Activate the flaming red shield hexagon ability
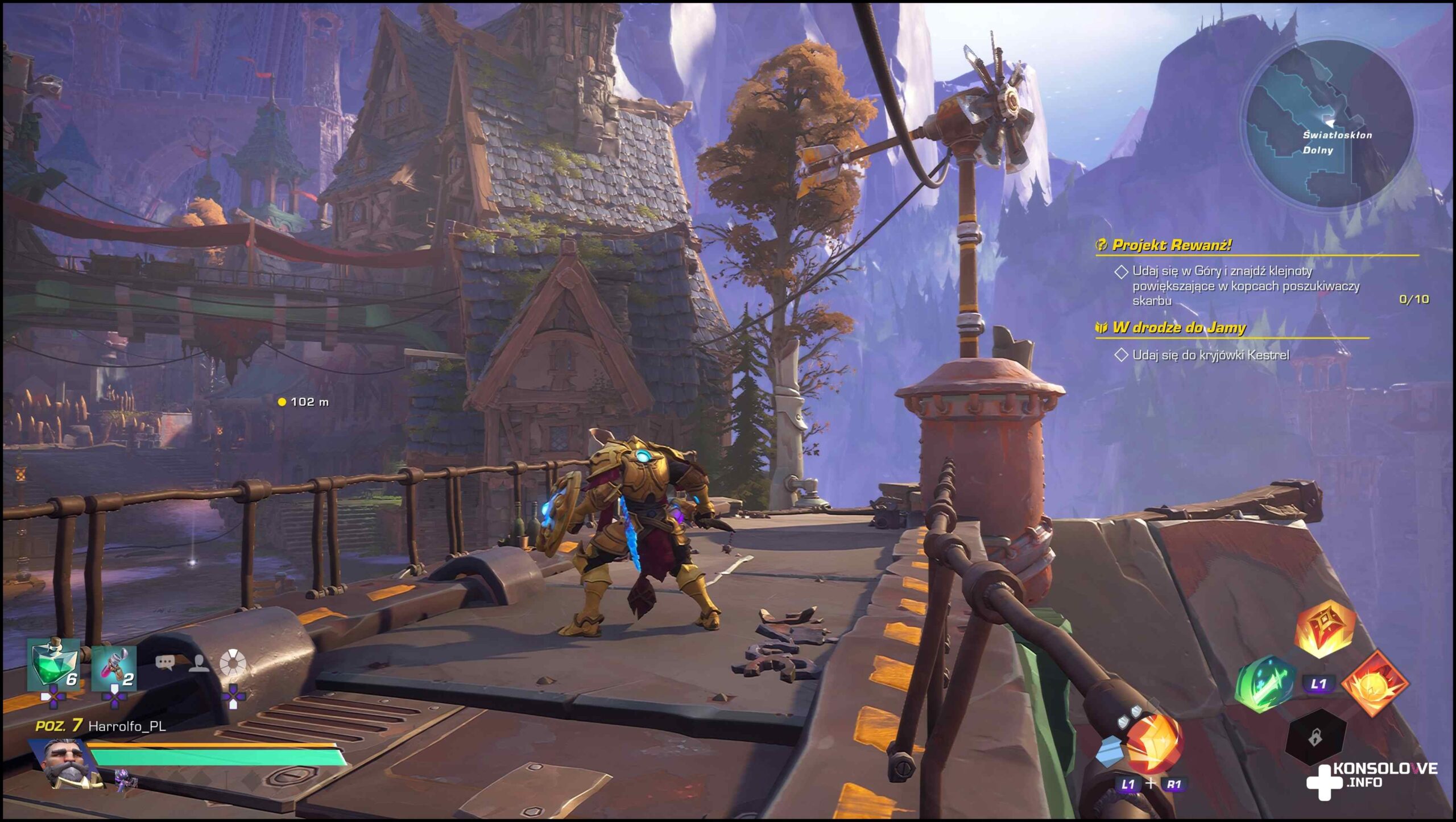The height and width of the screenshot is (822, 1456). pyautogui.click(x=1325, y=629)
